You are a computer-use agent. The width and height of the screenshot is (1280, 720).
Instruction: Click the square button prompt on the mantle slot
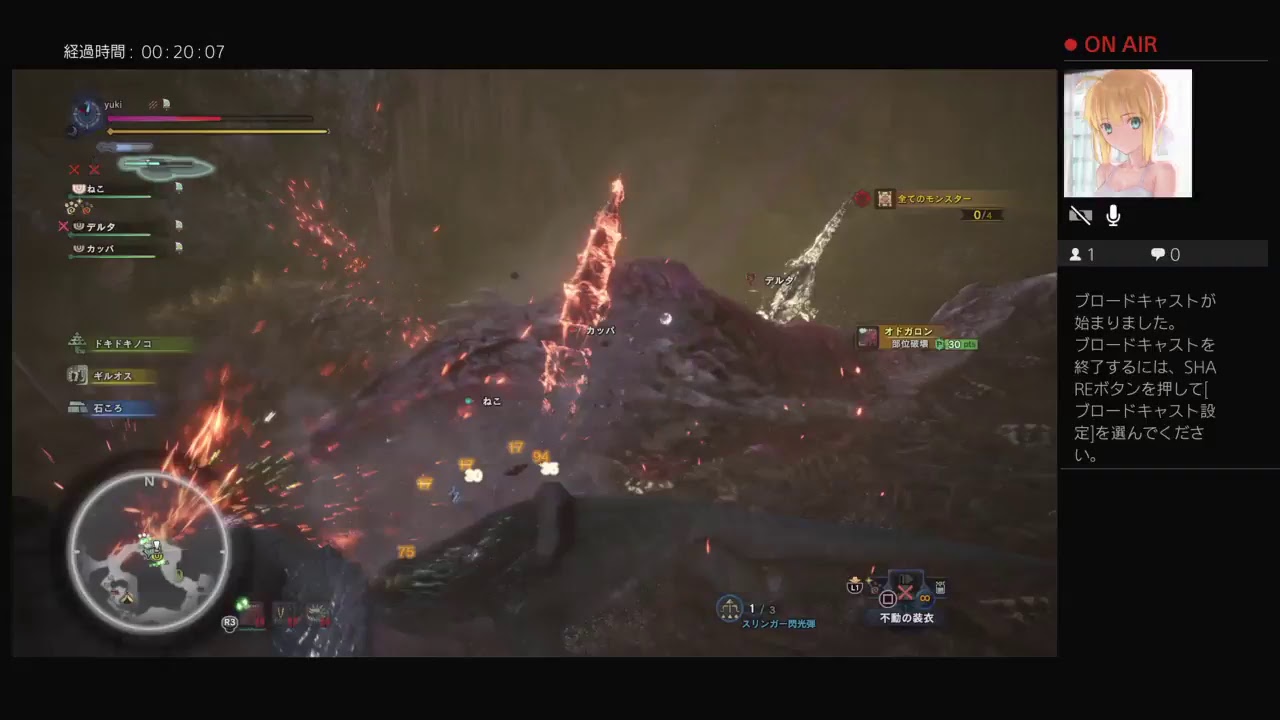coord(888,597)
